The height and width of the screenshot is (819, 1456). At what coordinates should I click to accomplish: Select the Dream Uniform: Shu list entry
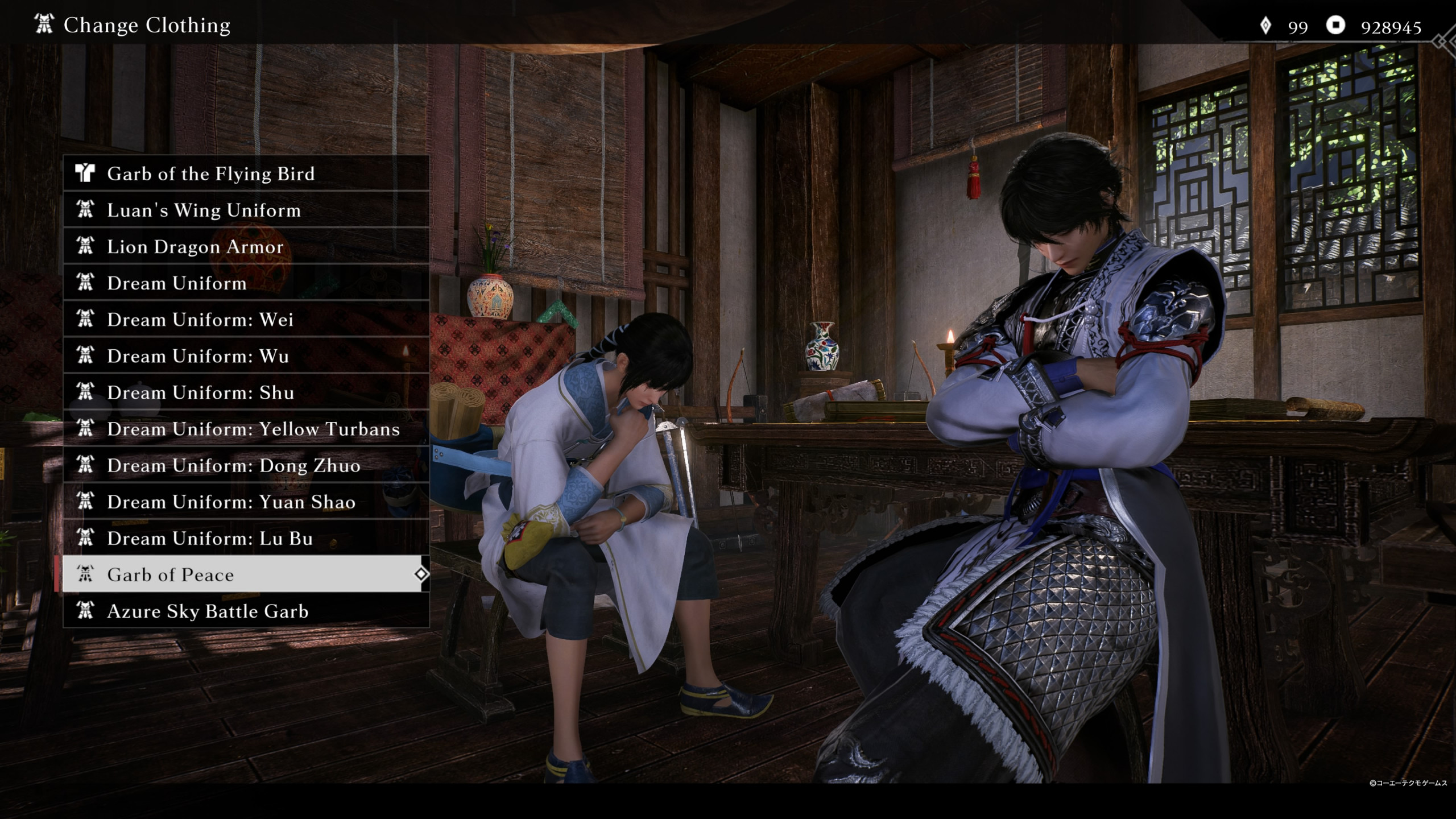coord(200,392)
